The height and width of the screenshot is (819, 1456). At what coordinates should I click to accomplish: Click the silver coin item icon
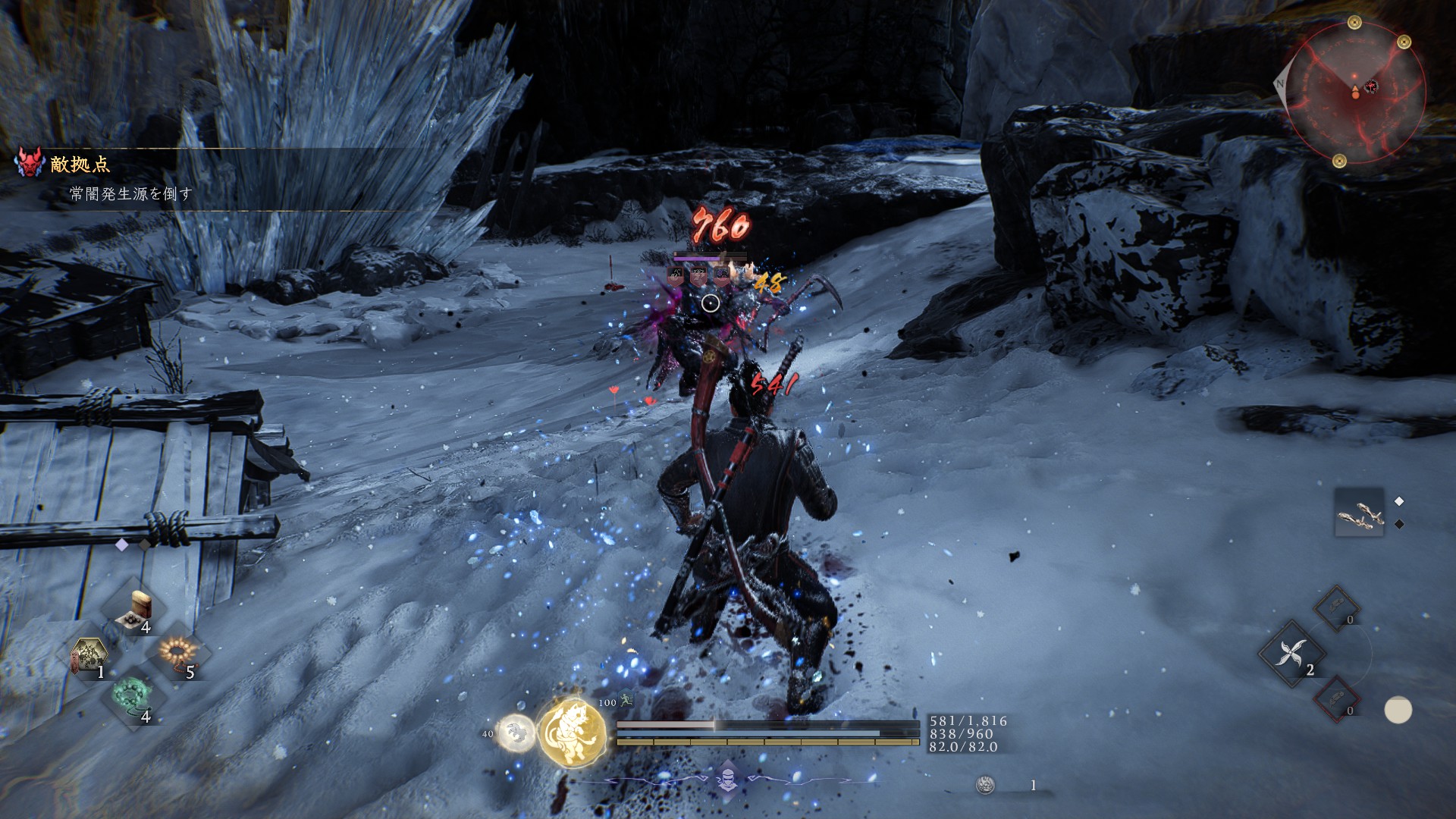(985, 785)
